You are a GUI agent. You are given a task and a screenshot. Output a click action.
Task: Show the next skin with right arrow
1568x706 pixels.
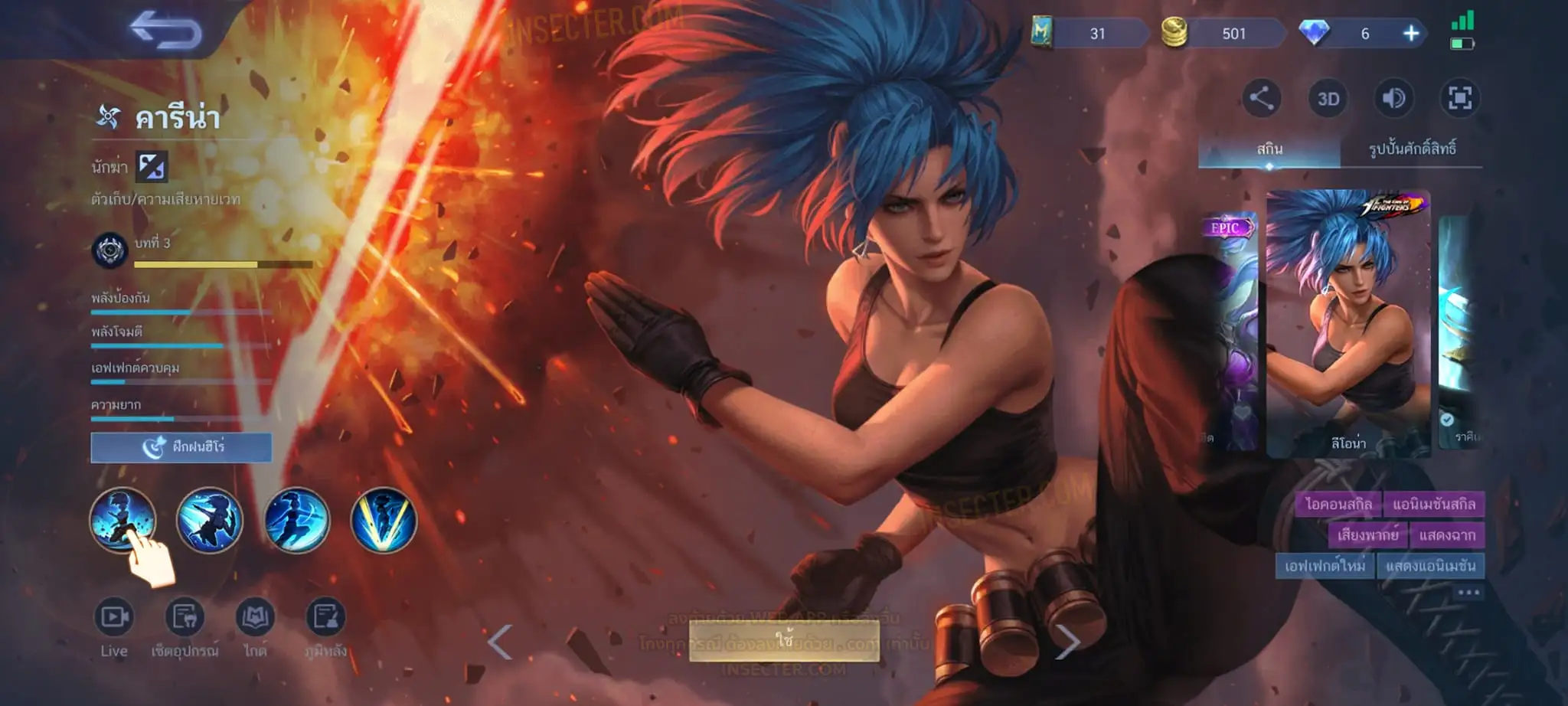click(x=1067, y=642)
